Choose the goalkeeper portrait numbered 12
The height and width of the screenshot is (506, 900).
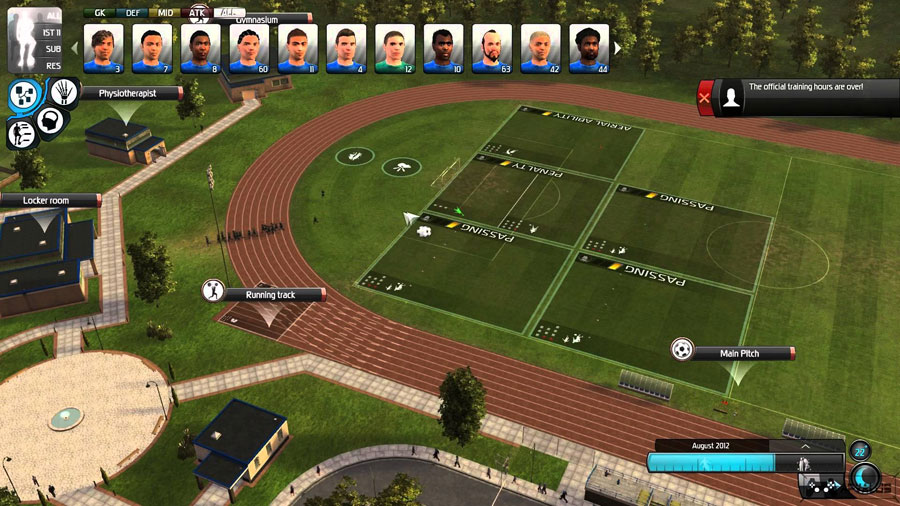click(394, 48)
